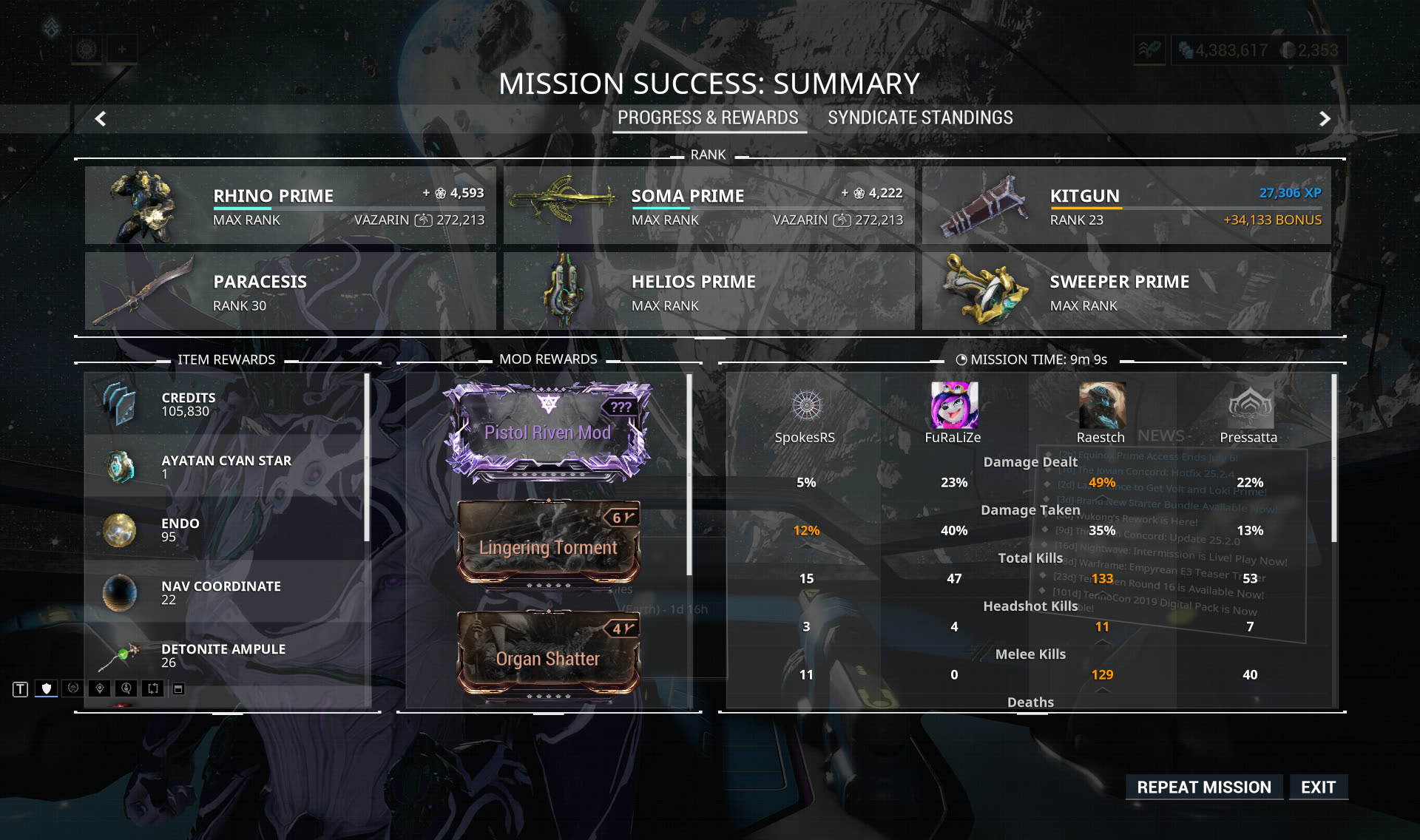The width and height of the screenshot is (1420, 840).
Task: Open FuRaLiZe's player avatar
Action: [954, 405]
